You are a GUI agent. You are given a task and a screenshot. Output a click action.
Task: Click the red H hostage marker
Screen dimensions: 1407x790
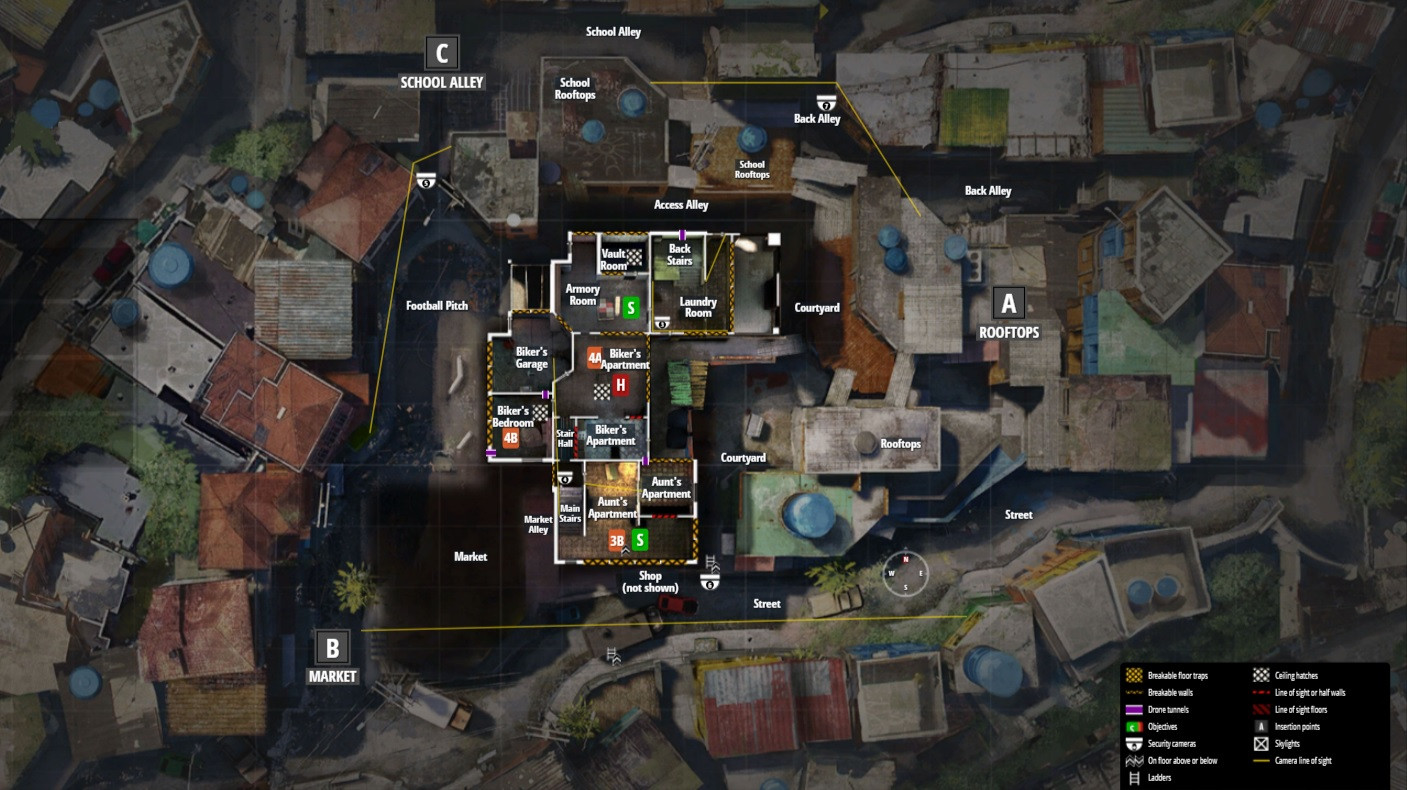pyautogui.click(x=620, y=385)
